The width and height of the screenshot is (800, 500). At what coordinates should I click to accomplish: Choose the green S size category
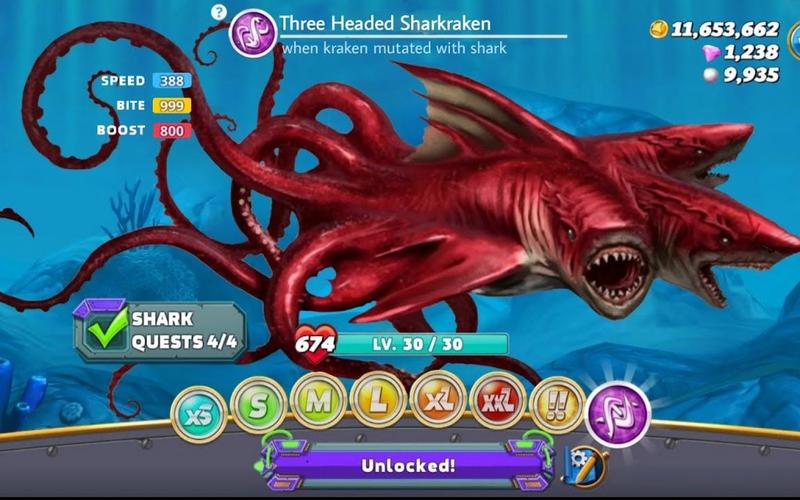pyautogui.click(x=258, y=405)
